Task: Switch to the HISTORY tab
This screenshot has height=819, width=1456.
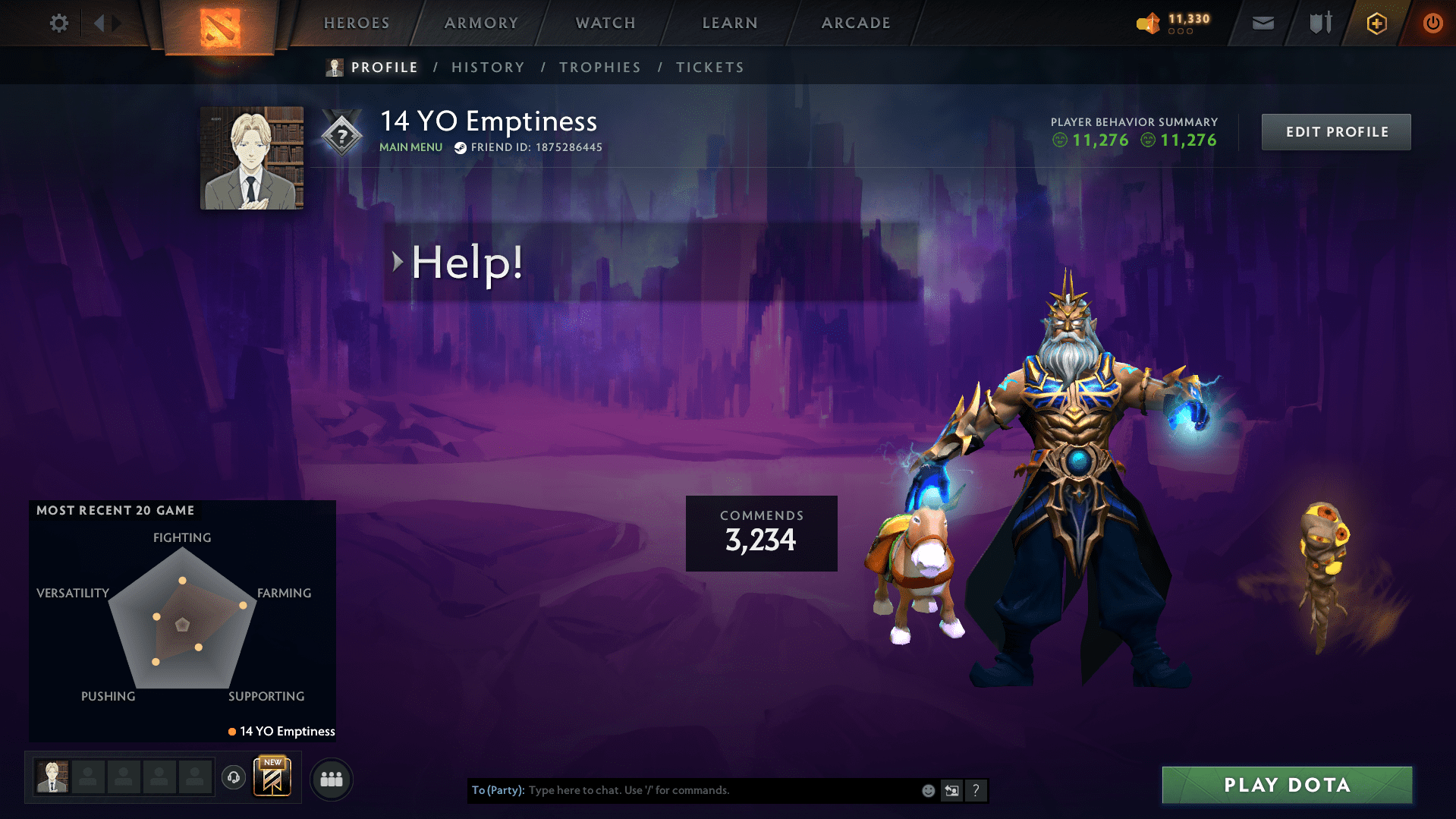Action: 487,67
